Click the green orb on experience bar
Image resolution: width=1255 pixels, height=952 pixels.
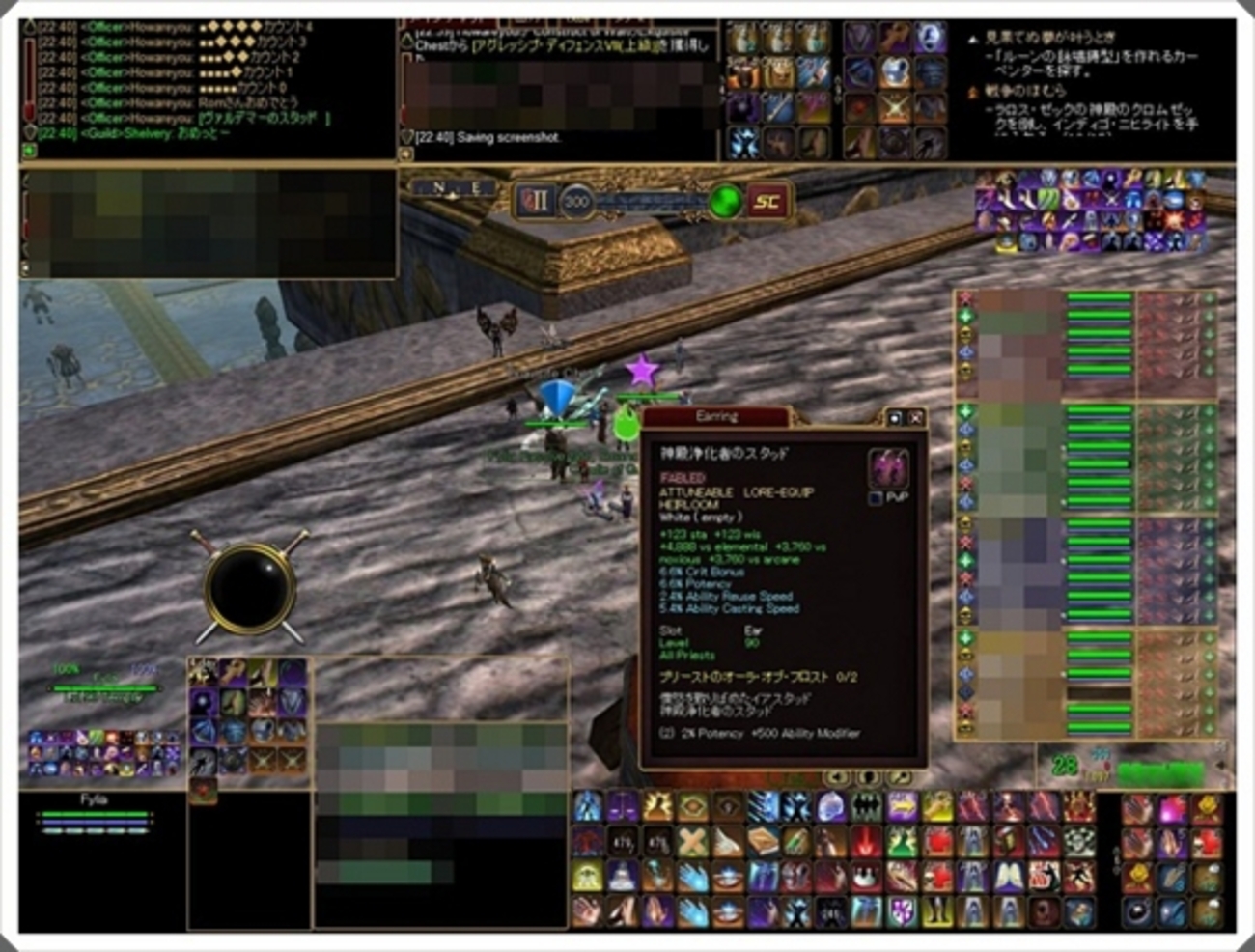tap(725, 202)
